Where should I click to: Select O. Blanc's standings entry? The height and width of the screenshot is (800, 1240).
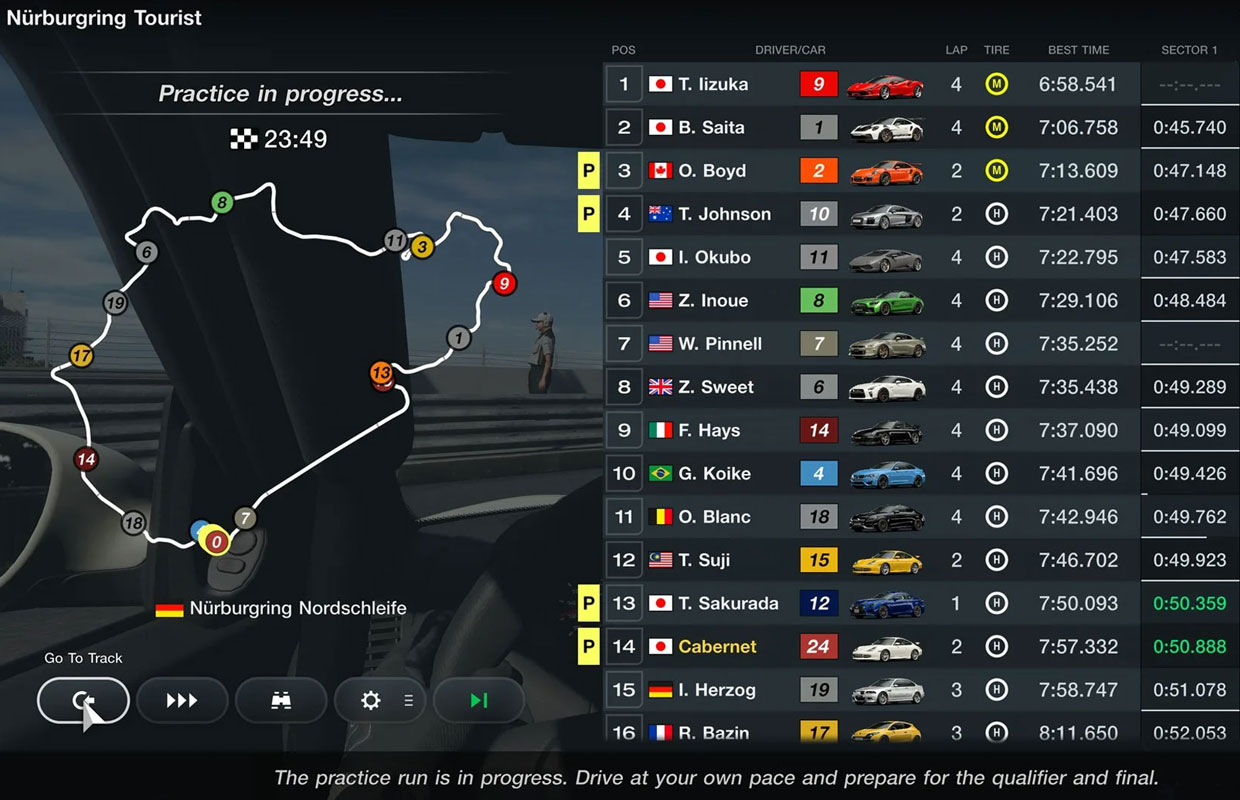pos(870,517)
